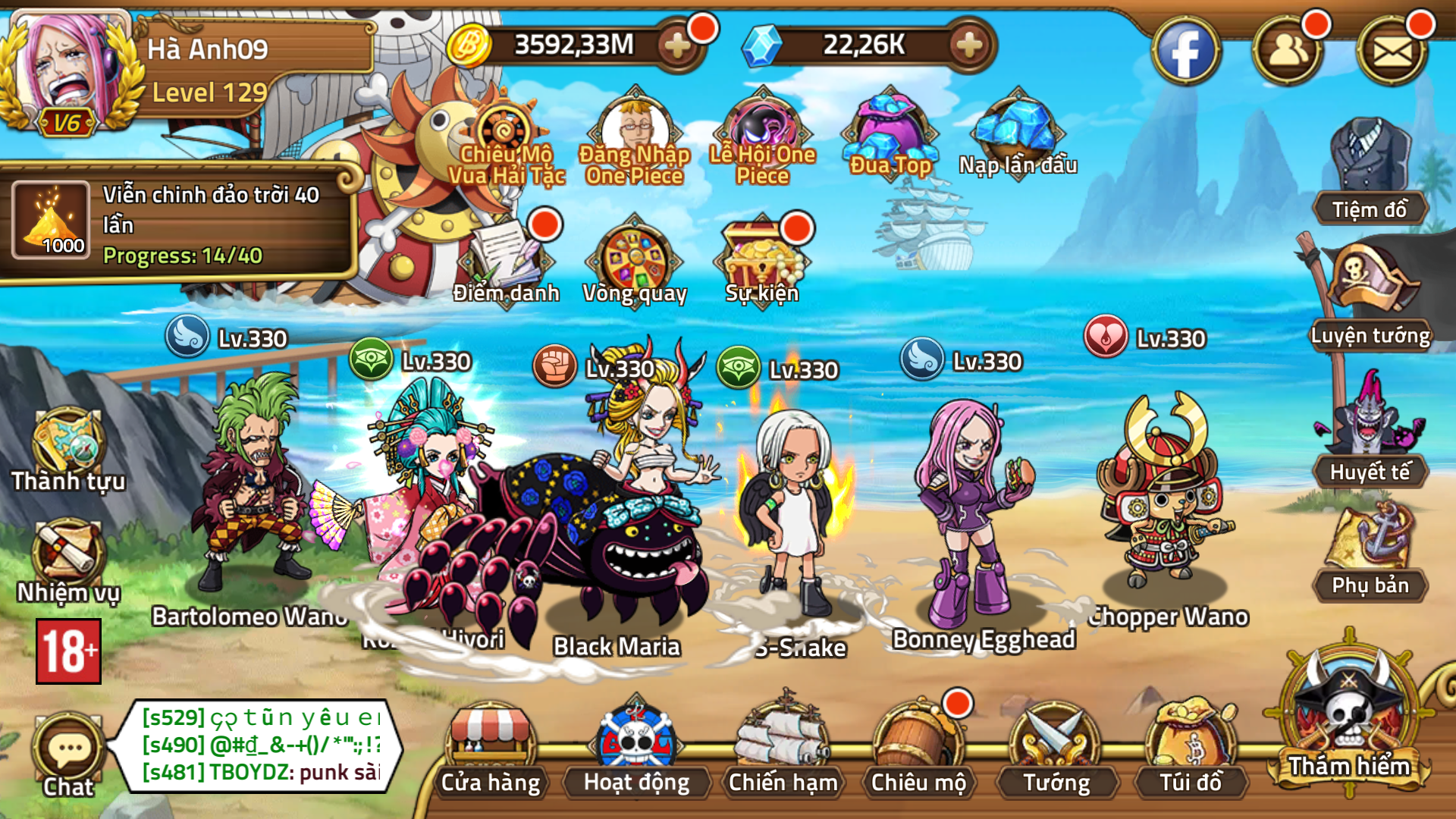The image size is (1456, 819).
Task: Spin the Vòng quay wheel
Action: [635, 262]
